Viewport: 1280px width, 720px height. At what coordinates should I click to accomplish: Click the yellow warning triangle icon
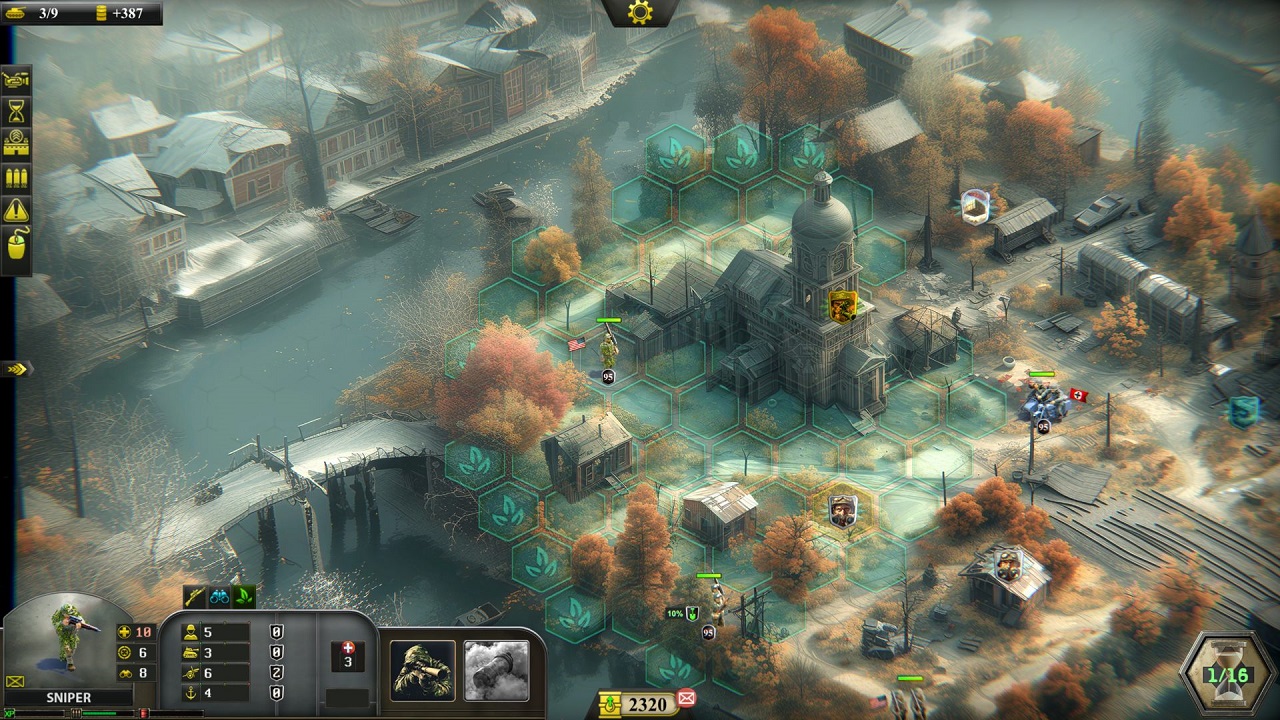(x=17, y=211)
